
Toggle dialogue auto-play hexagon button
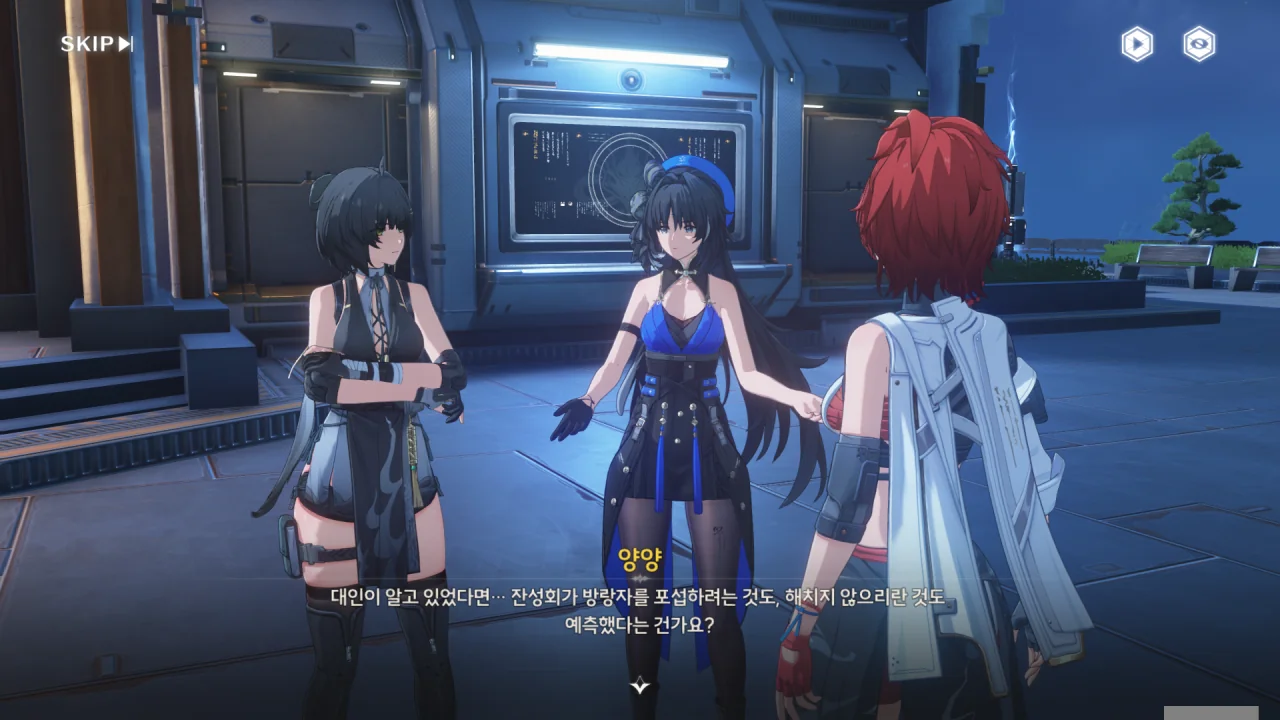click(x=1136, y=44)
